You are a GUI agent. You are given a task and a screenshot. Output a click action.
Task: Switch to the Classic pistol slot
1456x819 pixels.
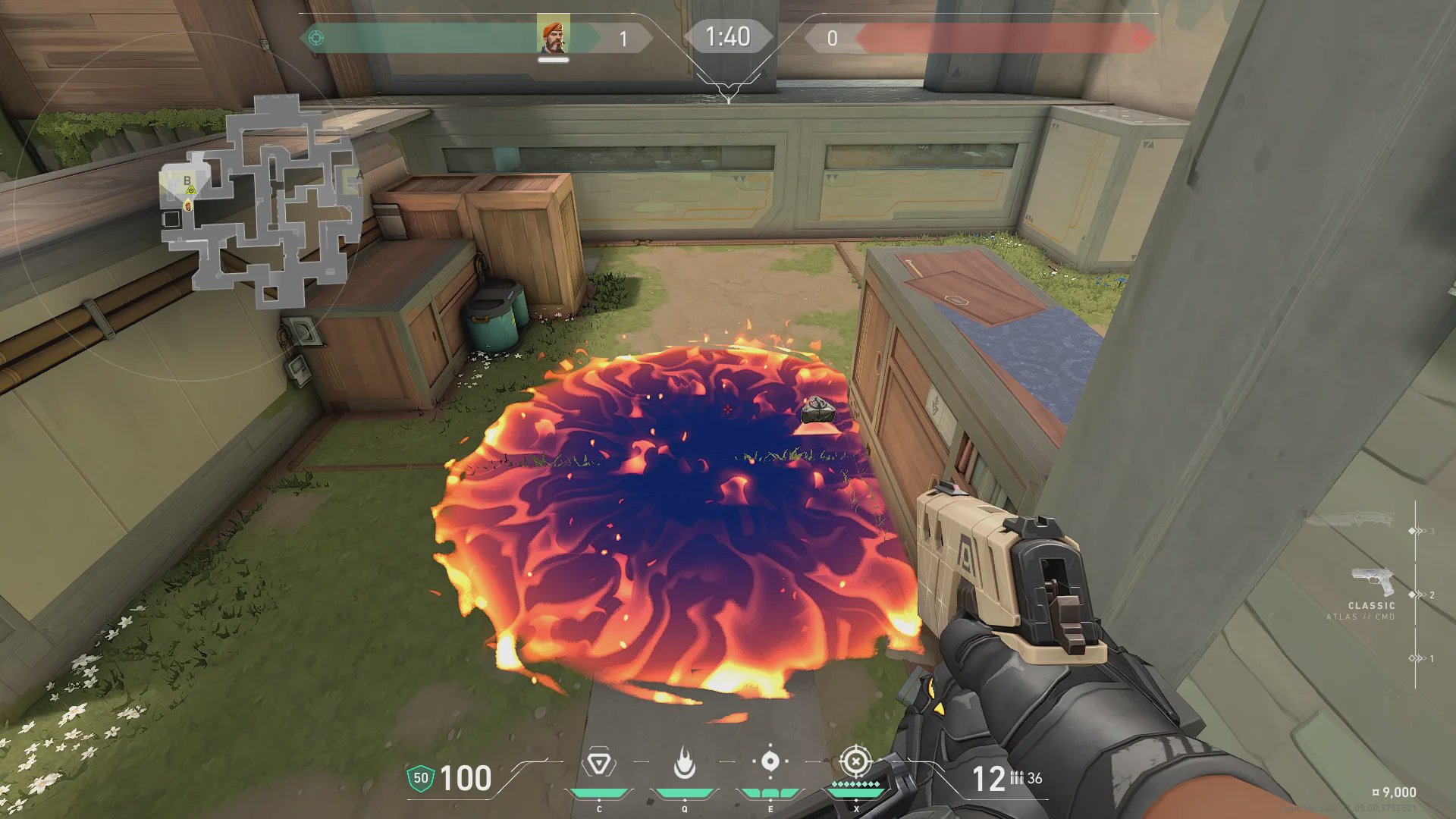1373,583
